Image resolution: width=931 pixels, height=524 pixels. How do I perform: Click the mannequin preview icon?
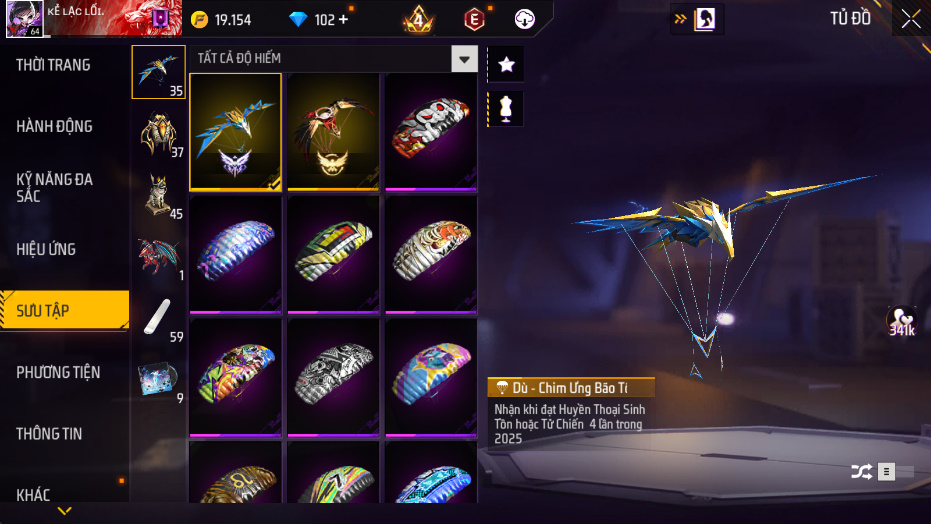click(x=506, y=108)
